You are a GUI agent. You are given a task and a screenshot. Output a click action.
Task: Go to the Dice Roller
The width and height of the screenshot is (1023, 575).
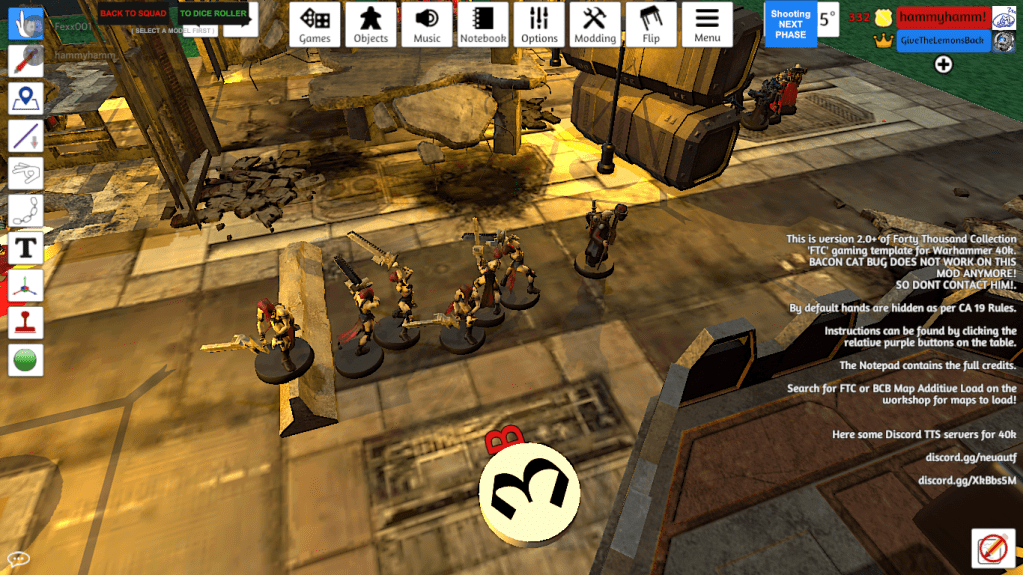(x=213, y=14)
